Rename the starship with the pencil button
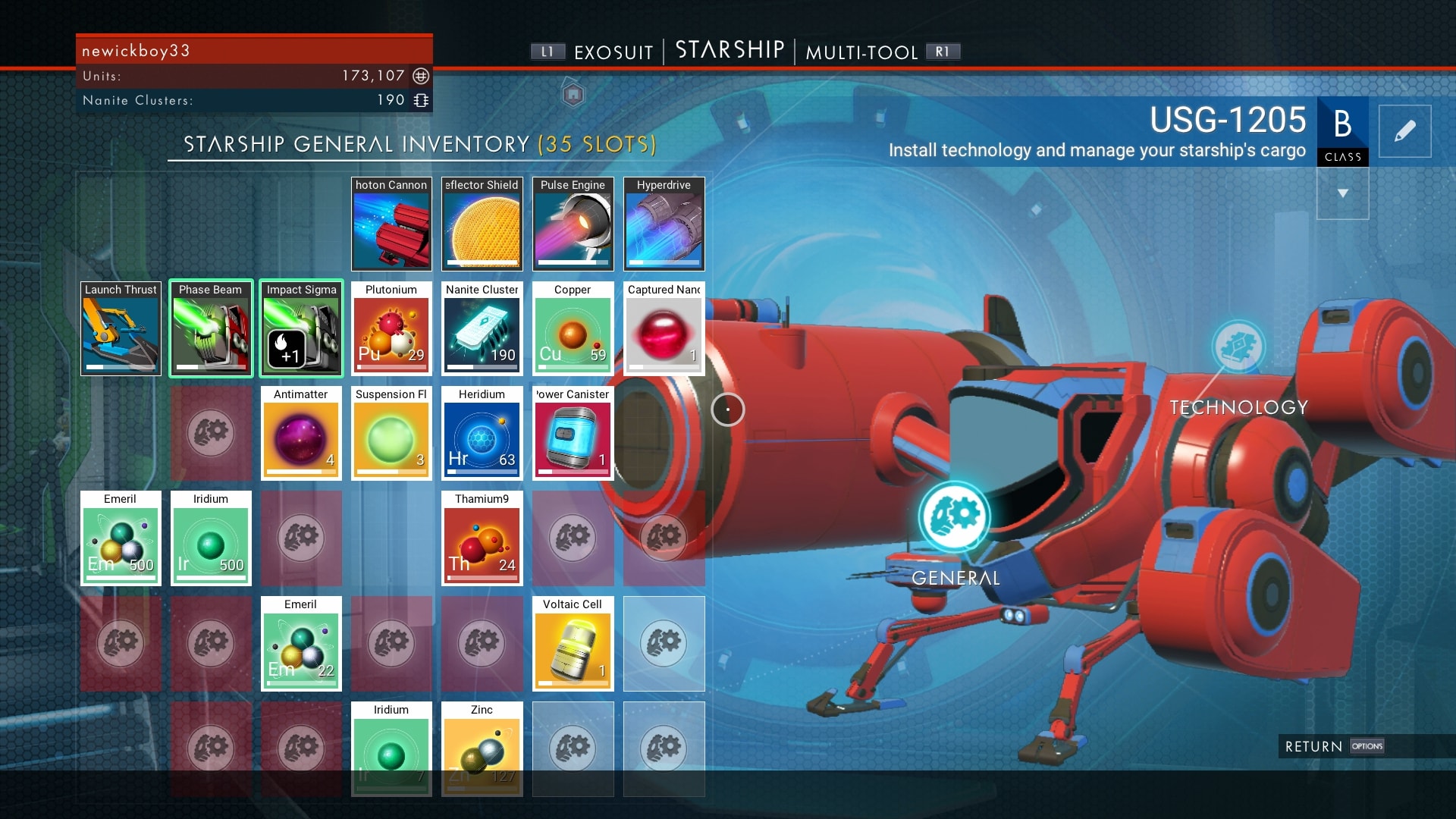 [x=1404, y=131]
